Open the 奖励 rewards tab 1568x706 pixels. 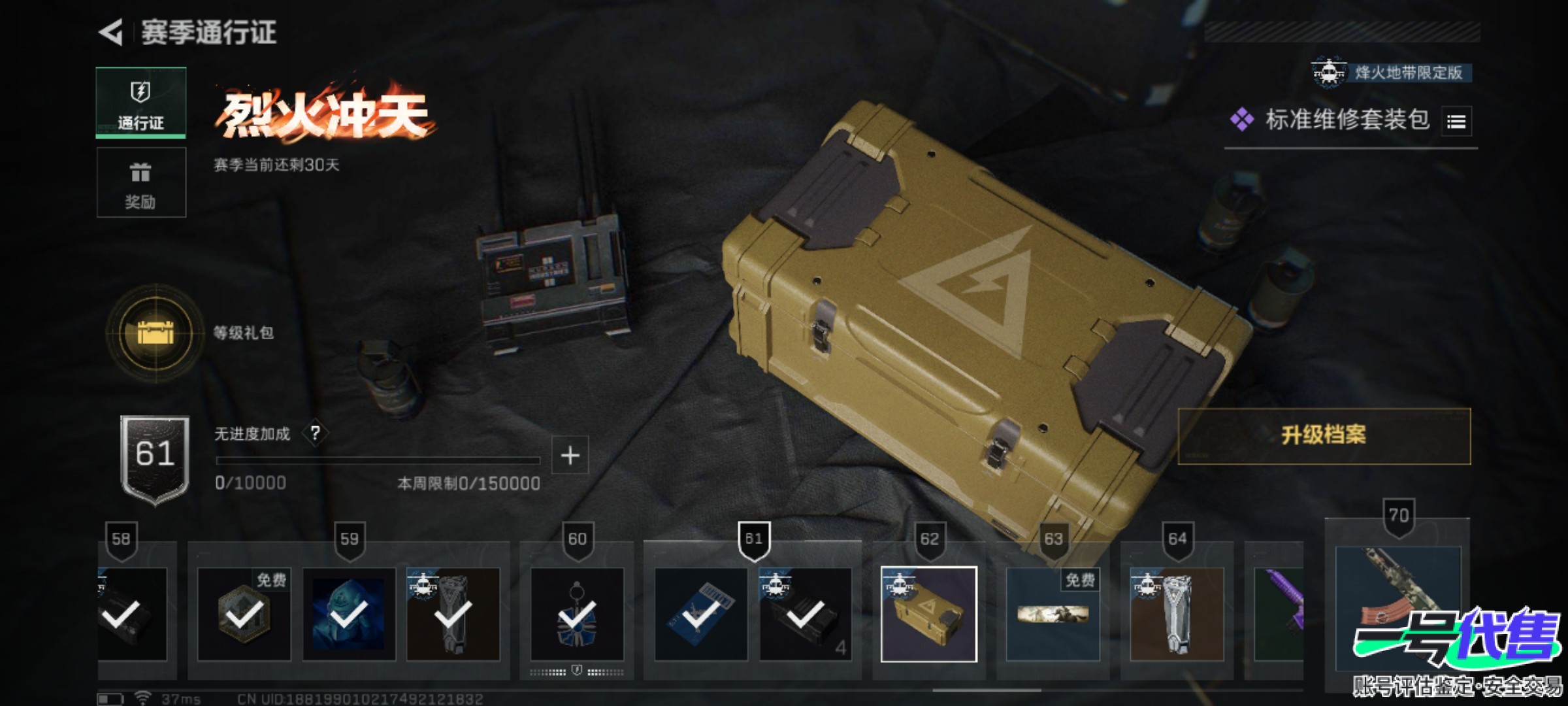[141, 182]
